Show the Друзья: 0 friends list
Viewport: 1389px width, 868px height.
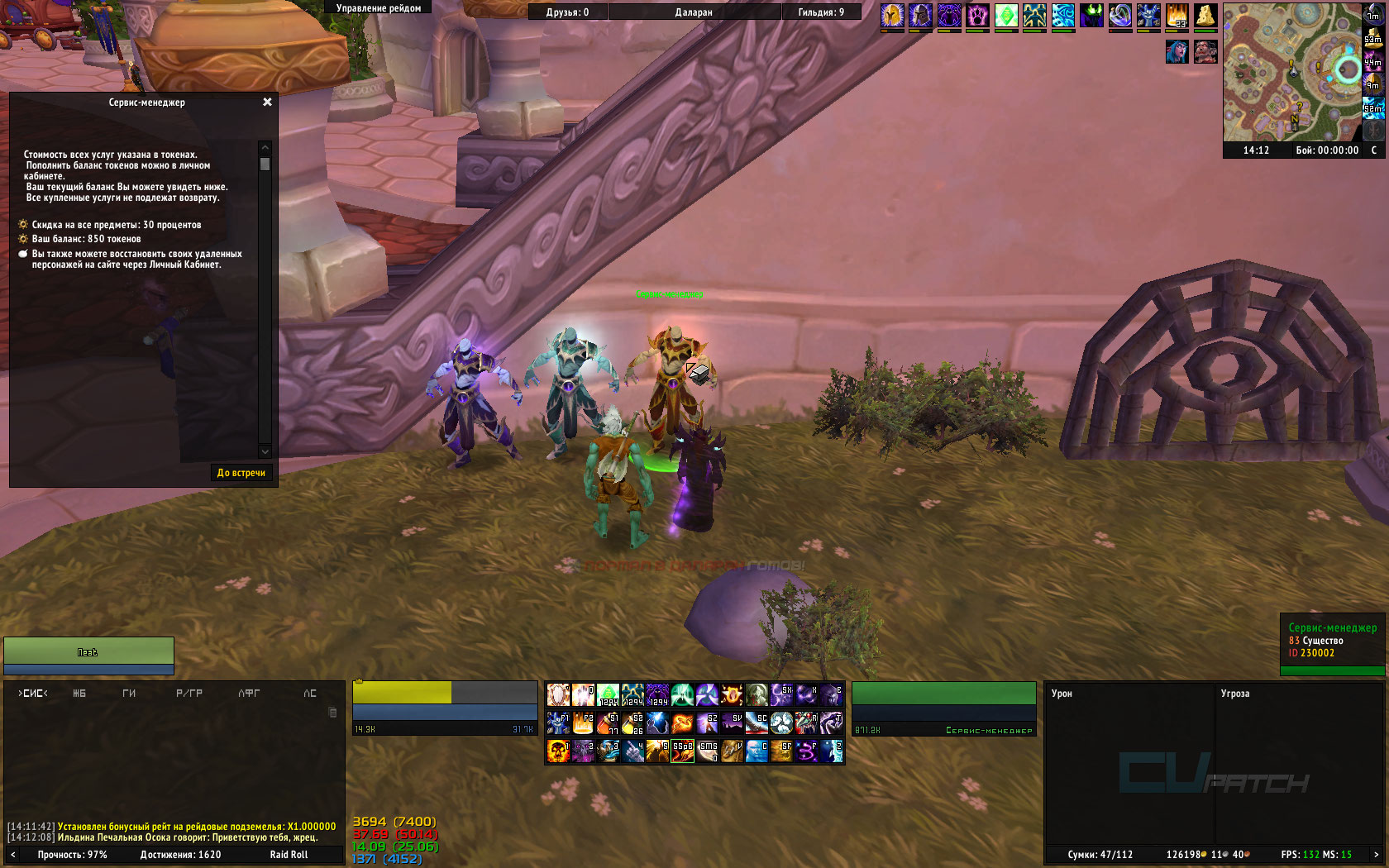coord(567,12)
